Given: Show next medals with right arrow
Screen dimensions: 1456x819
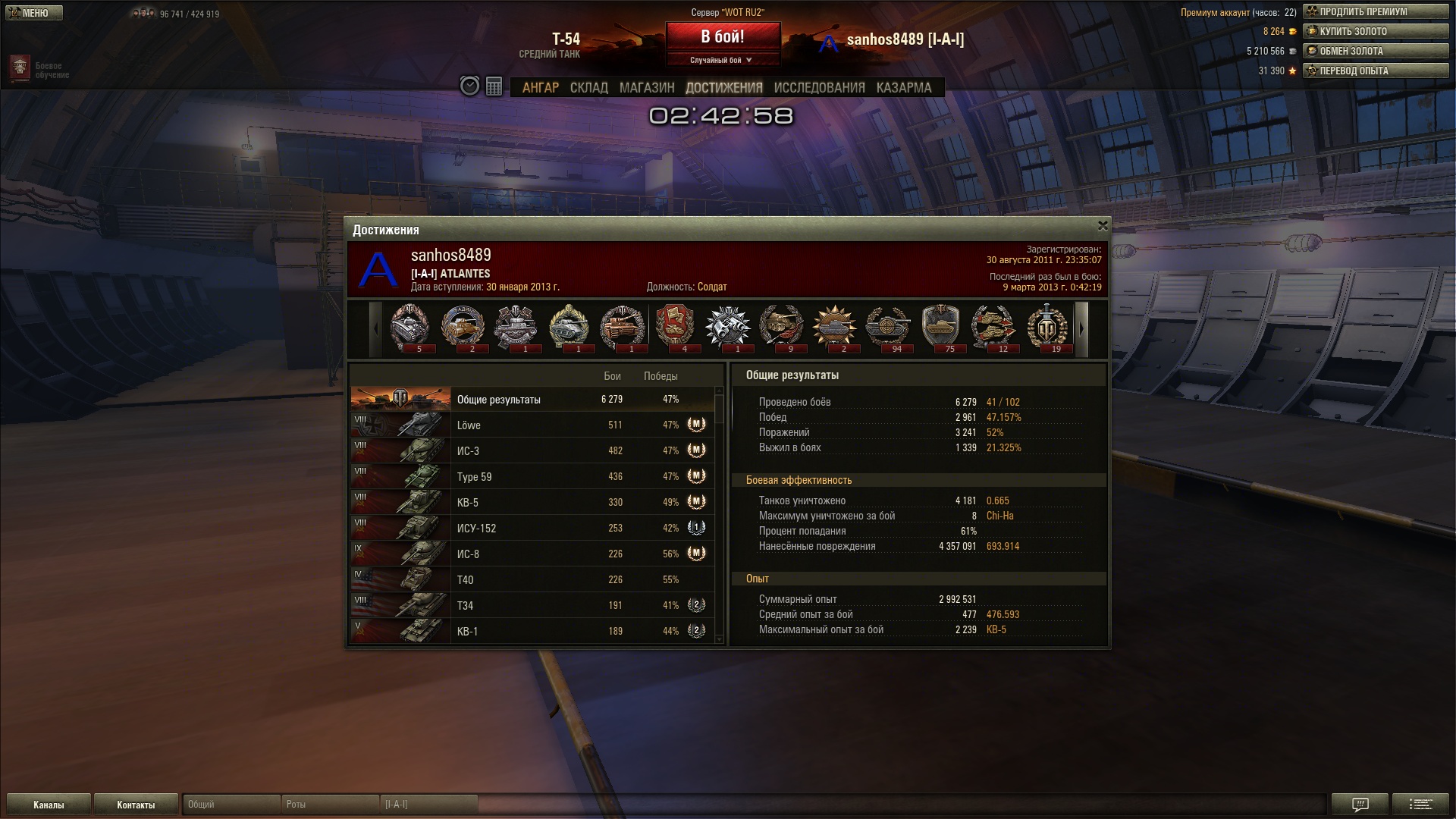Looking at the screenshot, I should click(x=1082, y=329).
